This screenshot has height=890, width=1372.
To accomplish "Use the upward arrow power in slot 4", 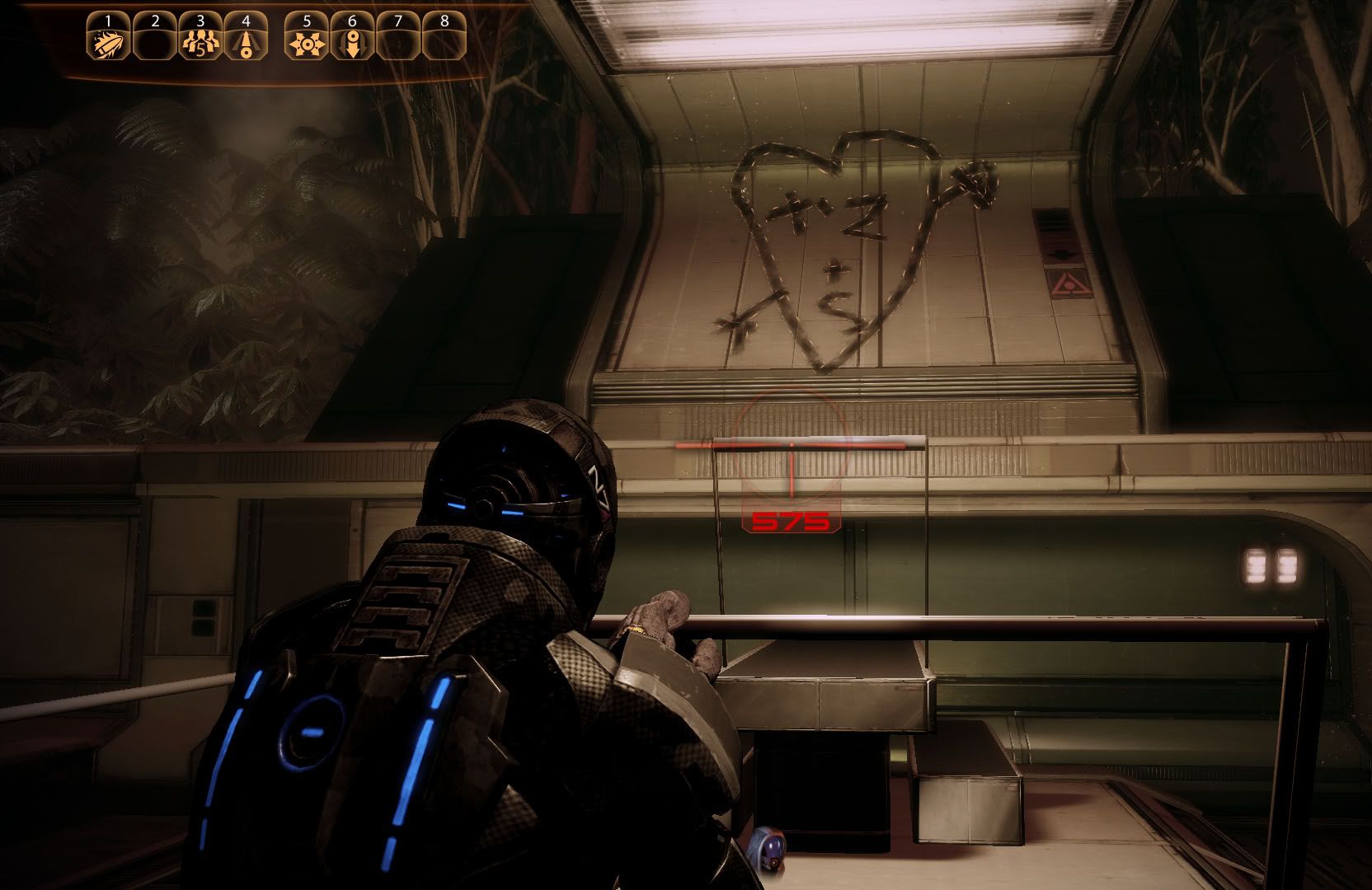I will [x=246, y=42].
